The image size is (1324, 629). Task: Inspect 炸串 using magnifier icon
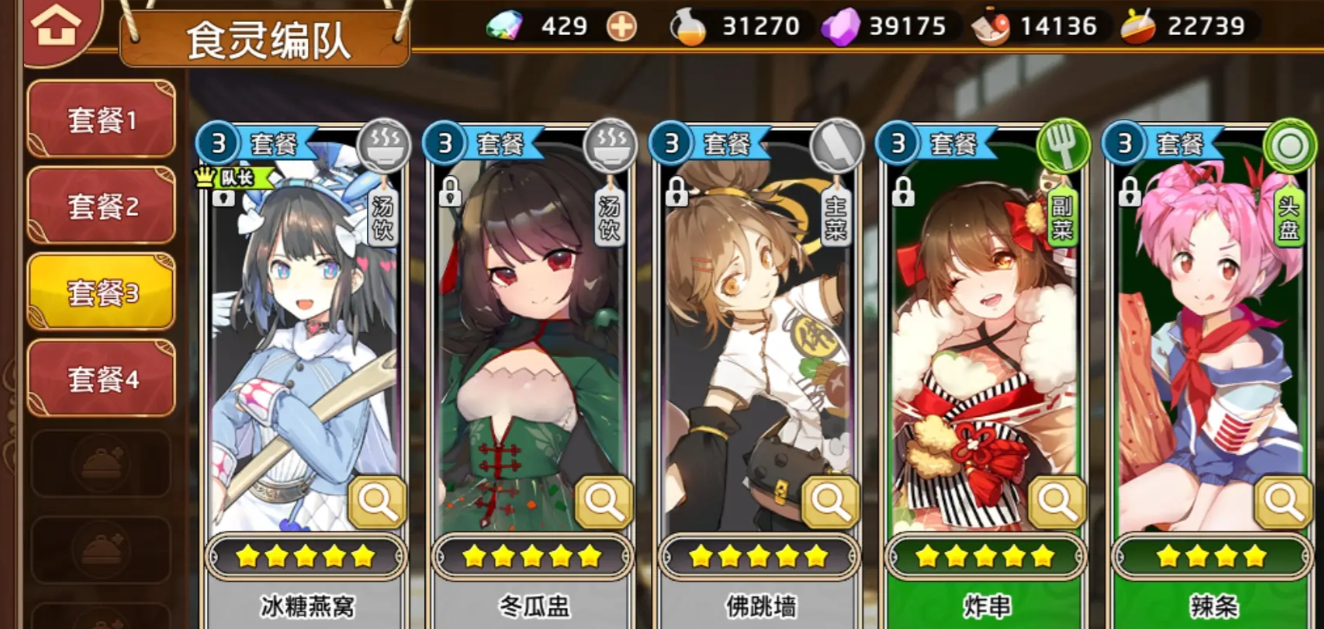1057,502
